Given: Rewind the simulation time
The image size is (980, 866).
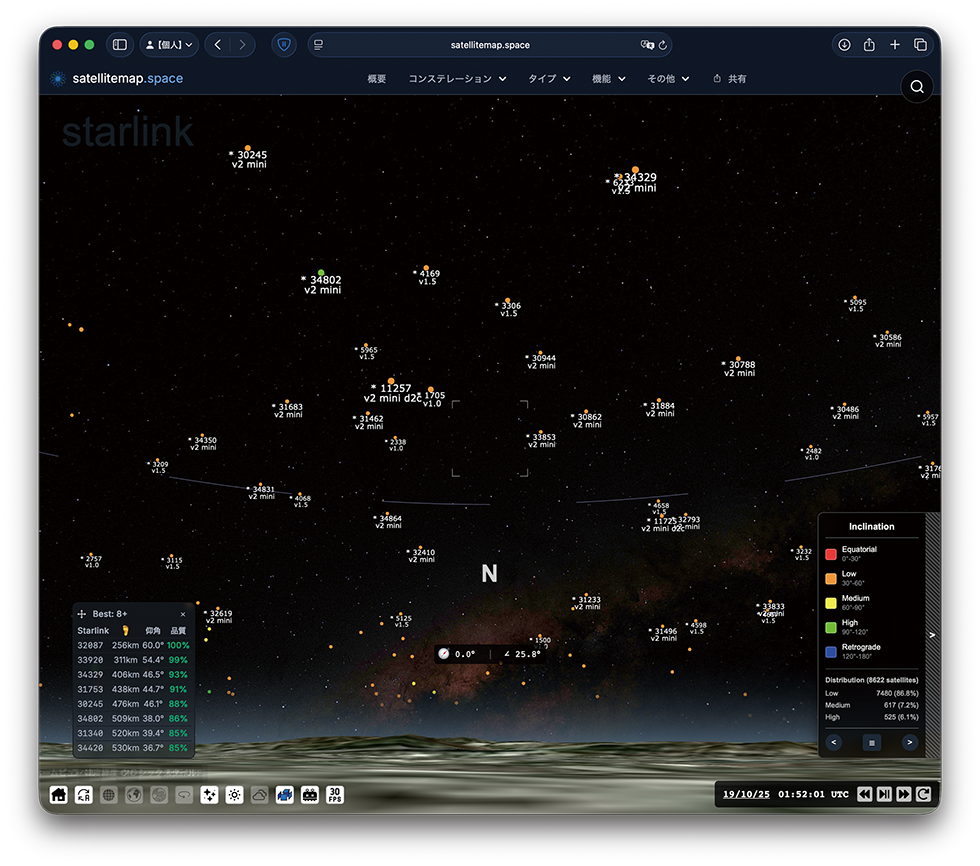Looking at the screenshot, I should pos(865,794).
